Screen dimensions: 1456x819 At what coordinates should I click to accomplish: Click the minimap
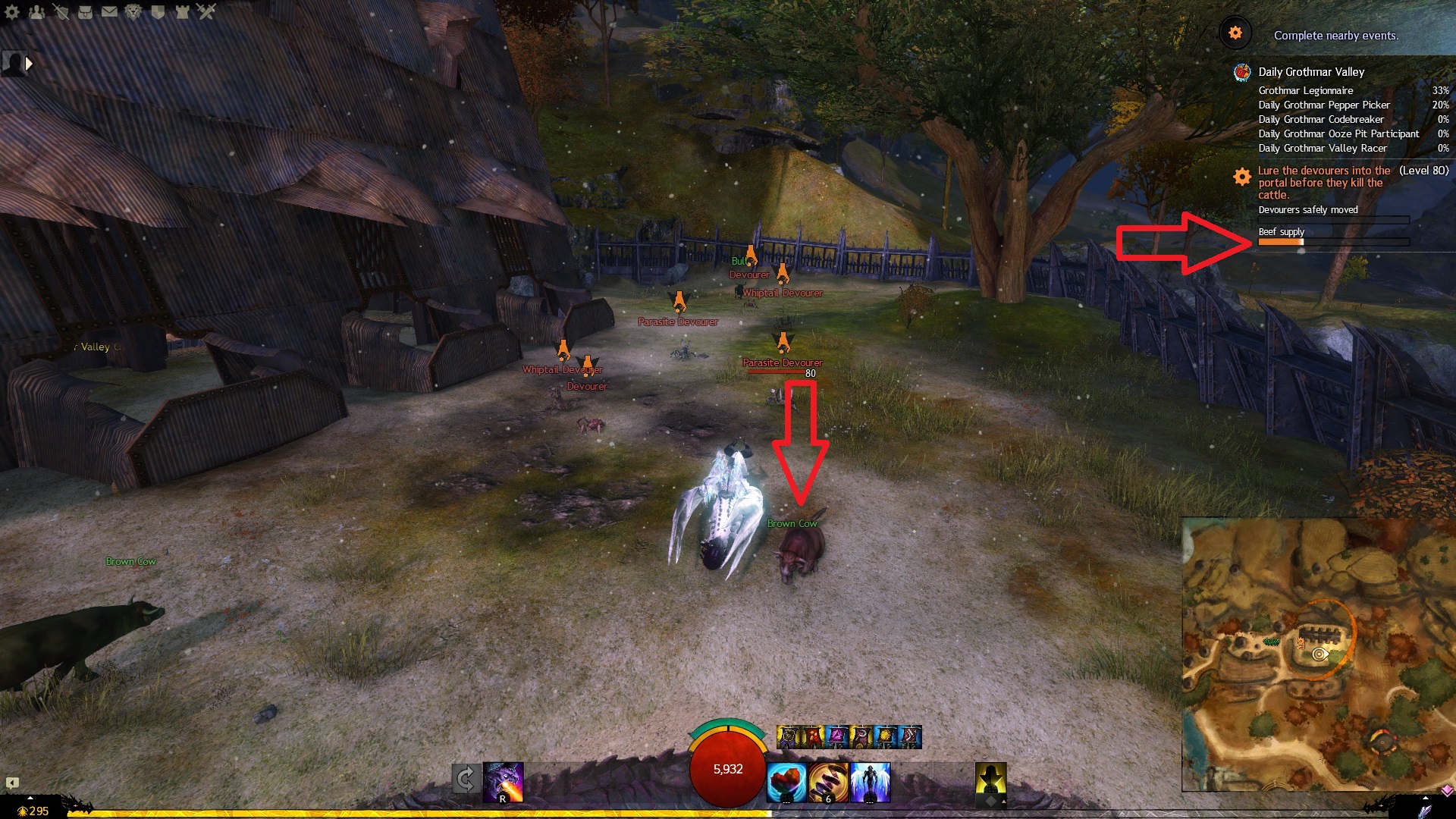[1318, 654]
